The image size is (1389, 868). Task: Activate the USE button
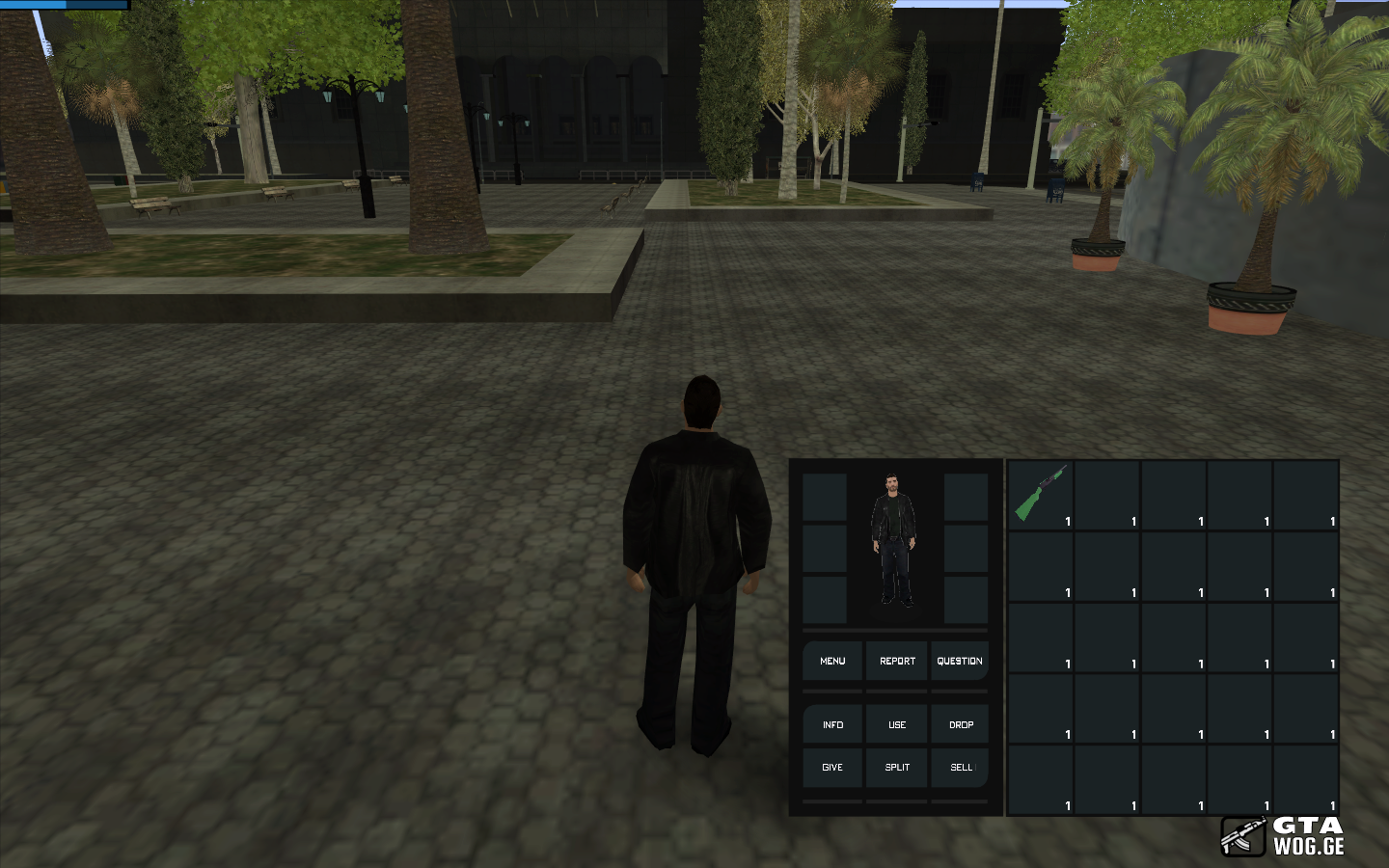897,725
